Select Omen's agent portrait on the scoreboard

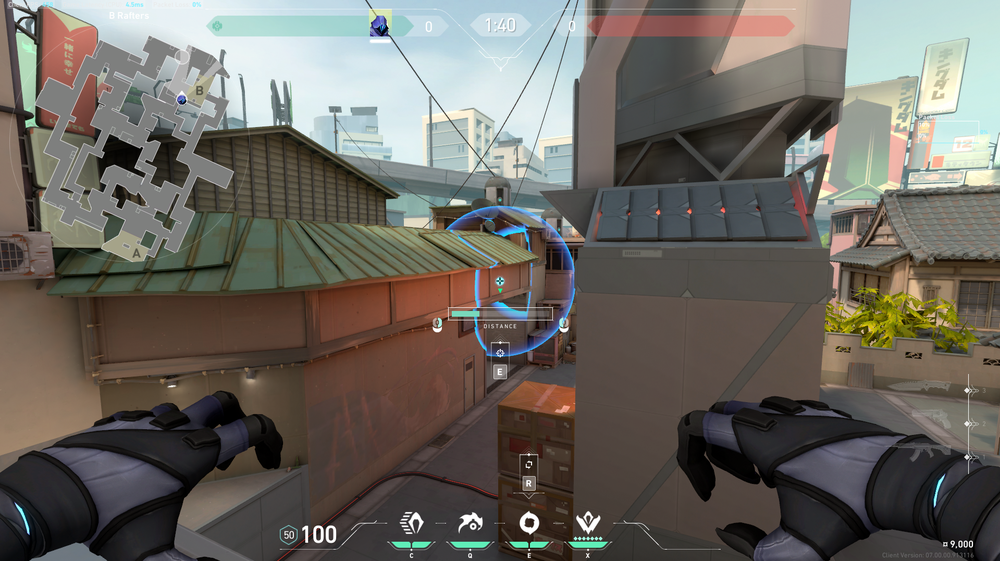[380, 25]
